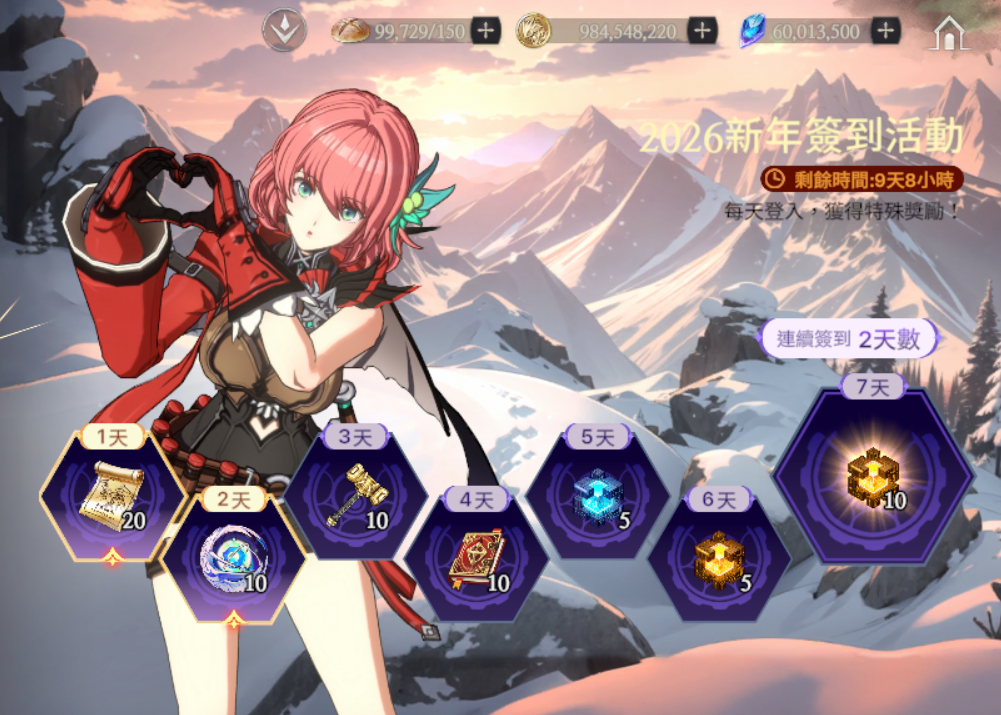
Task: Choose the Day 4 red book reward
Action: coord(476,556)
